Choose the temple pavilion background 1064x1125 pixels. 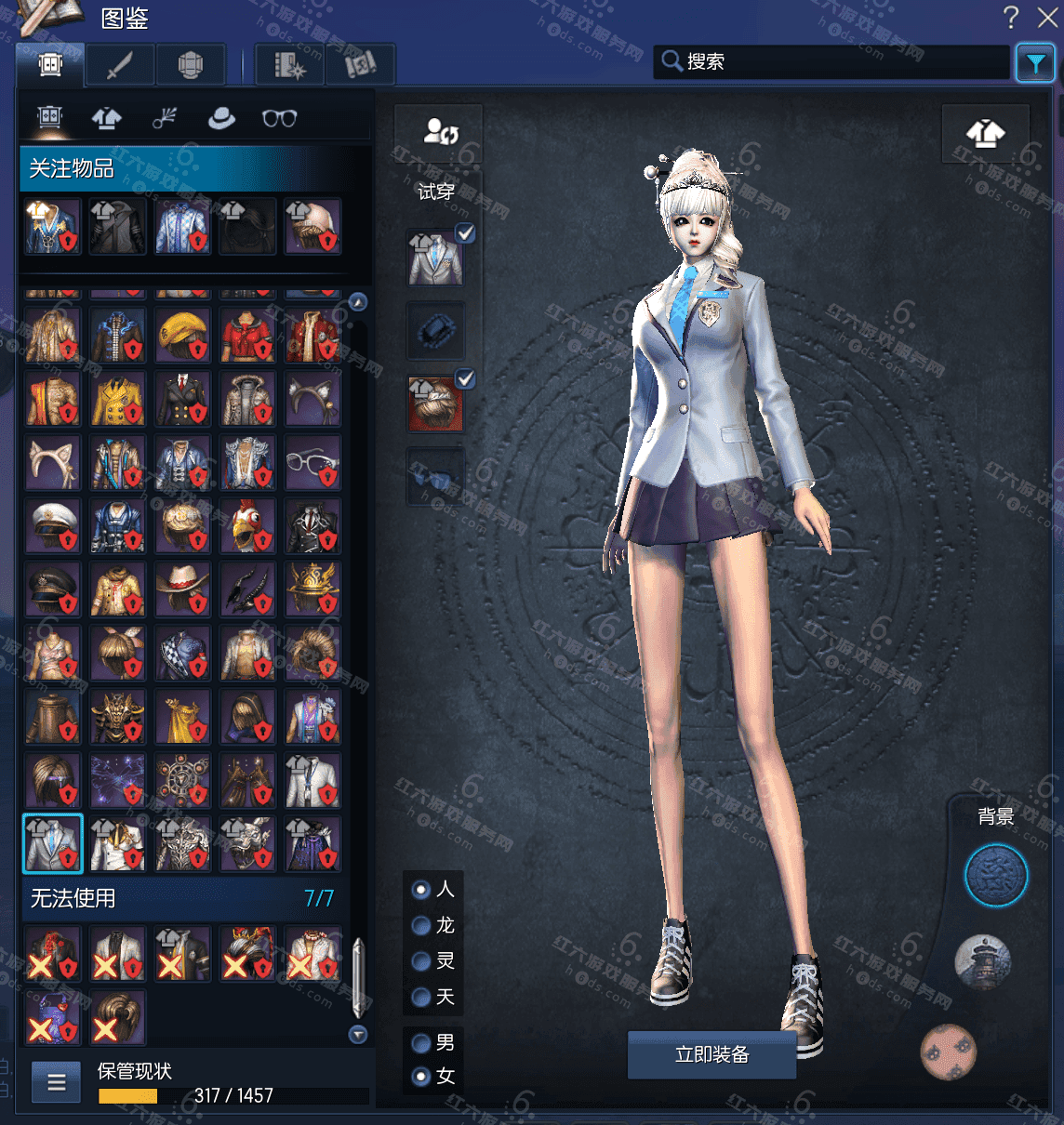point(982,961)
